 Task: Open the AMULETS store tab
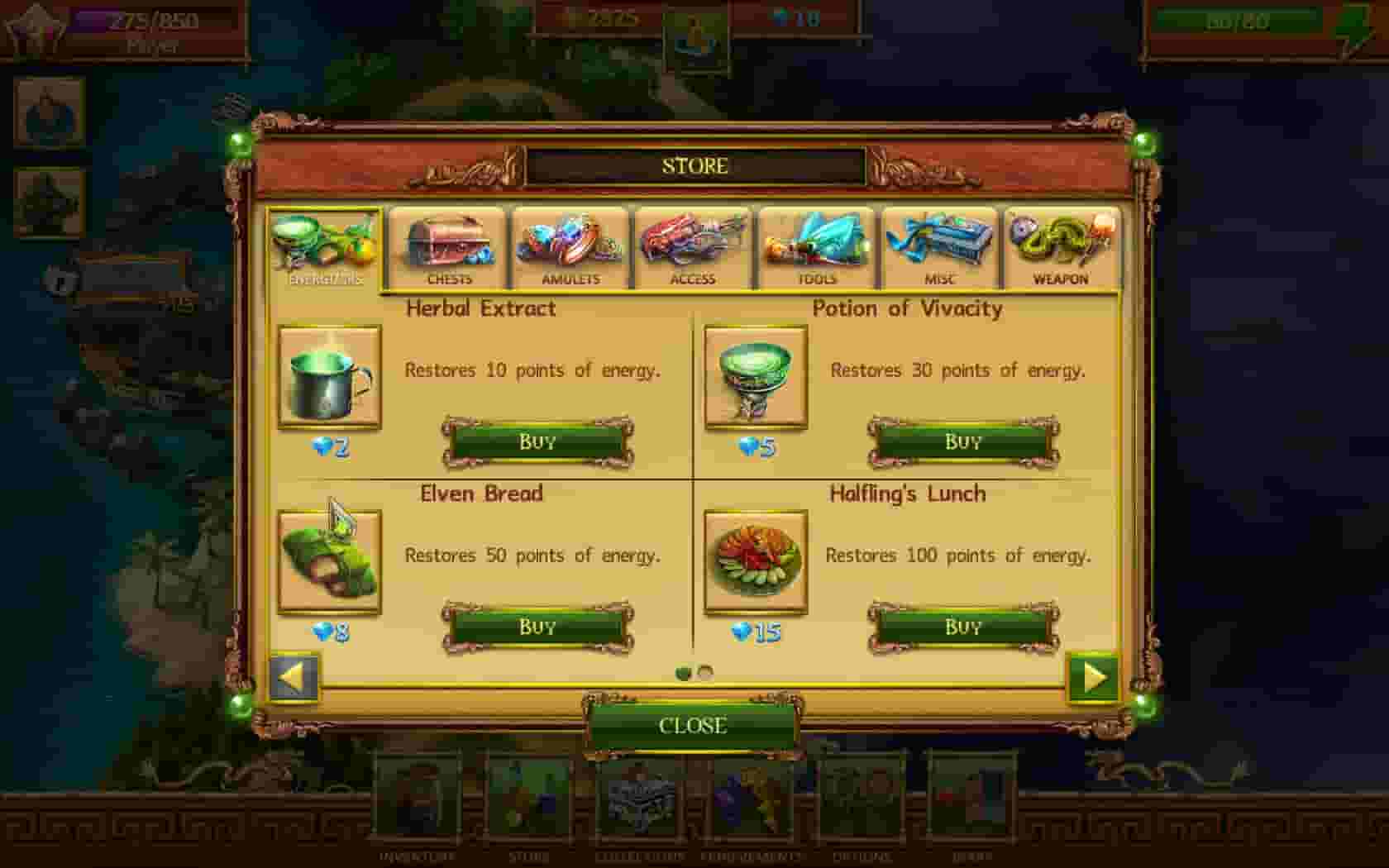point(572,248)
